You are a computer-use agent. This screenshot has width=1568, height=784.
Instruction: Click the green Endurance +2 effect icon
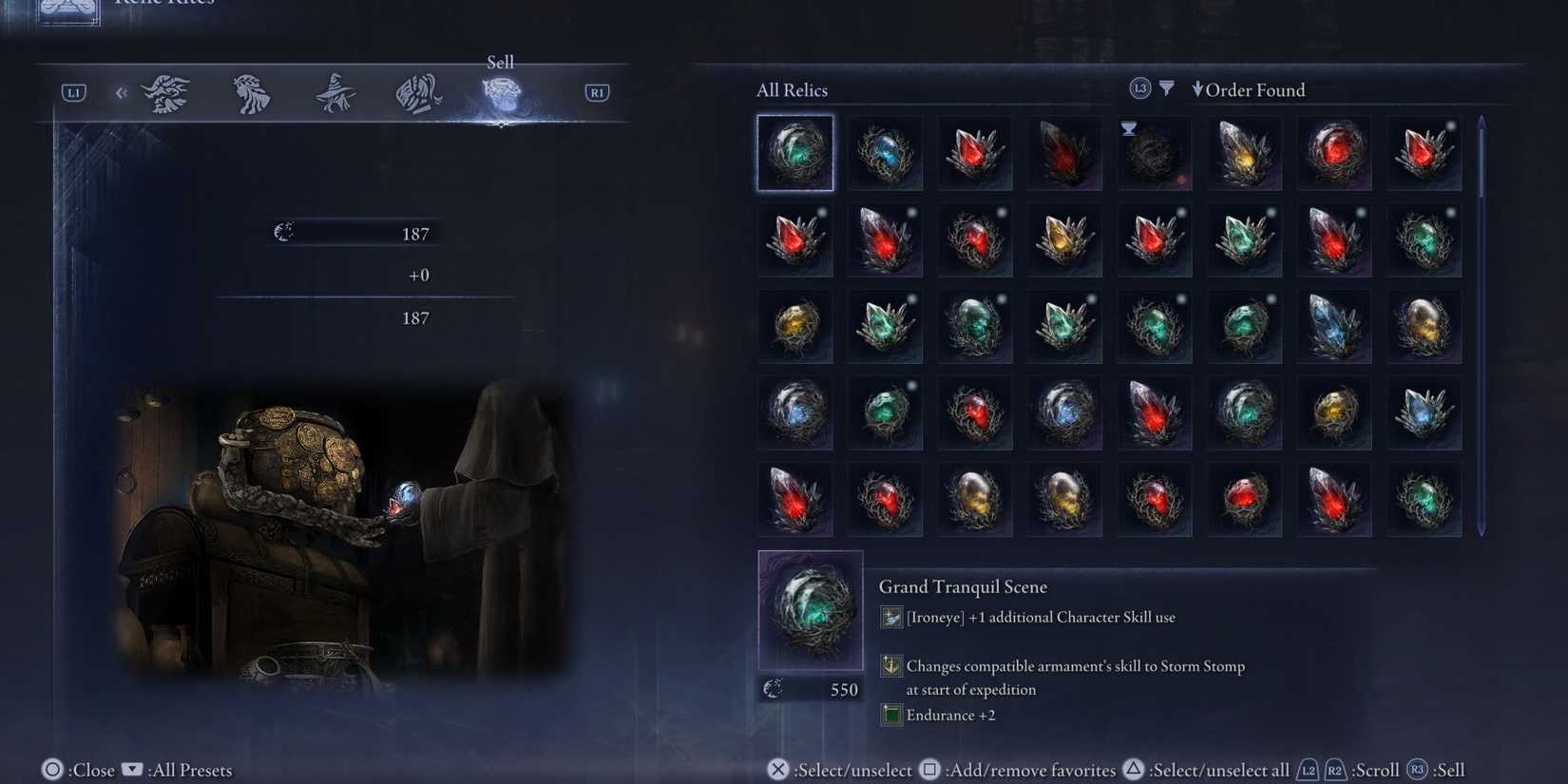coord(890,714)
